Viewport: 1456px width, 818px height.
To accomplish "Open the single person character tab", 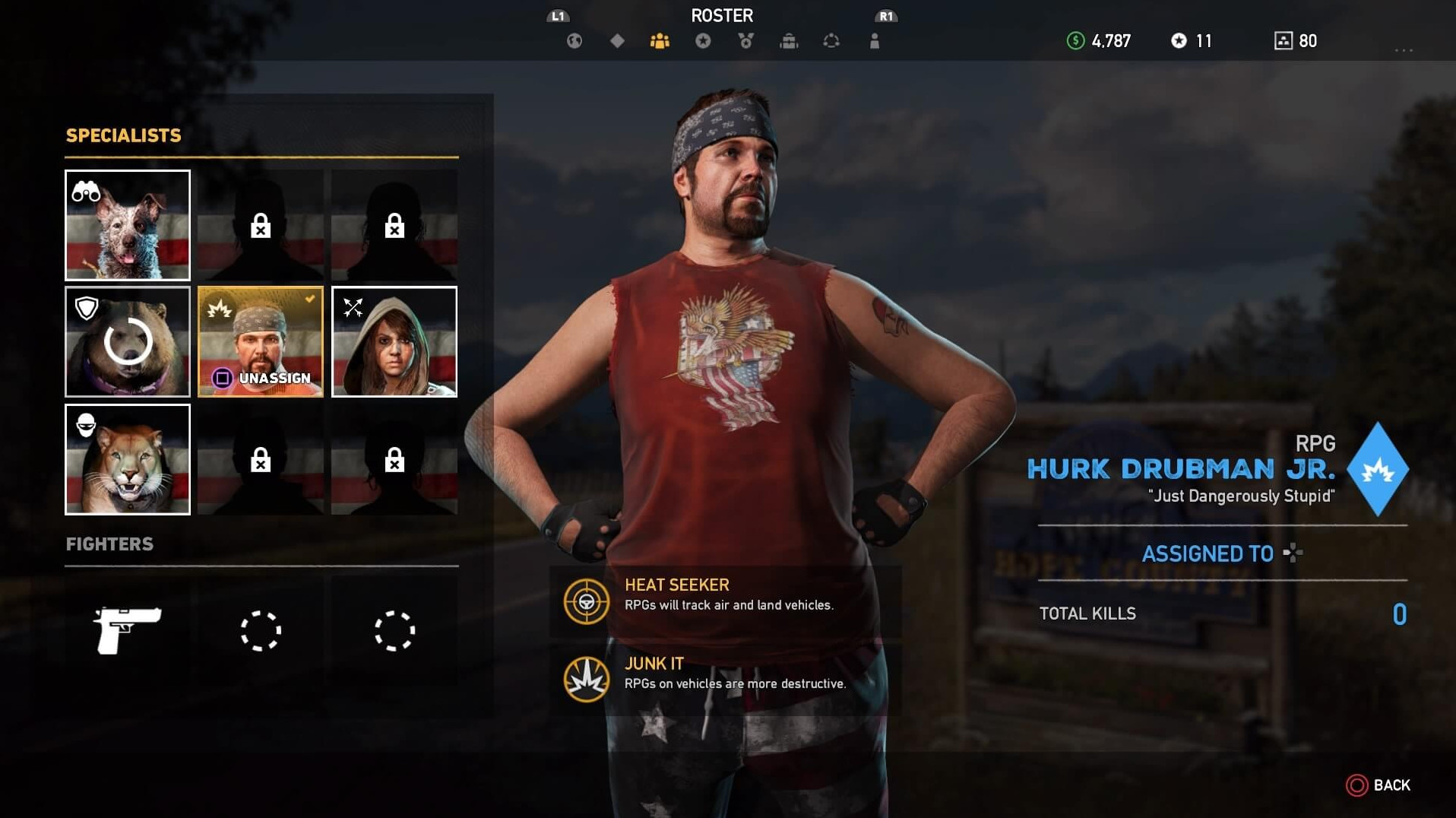I will [x=875, y=41].
